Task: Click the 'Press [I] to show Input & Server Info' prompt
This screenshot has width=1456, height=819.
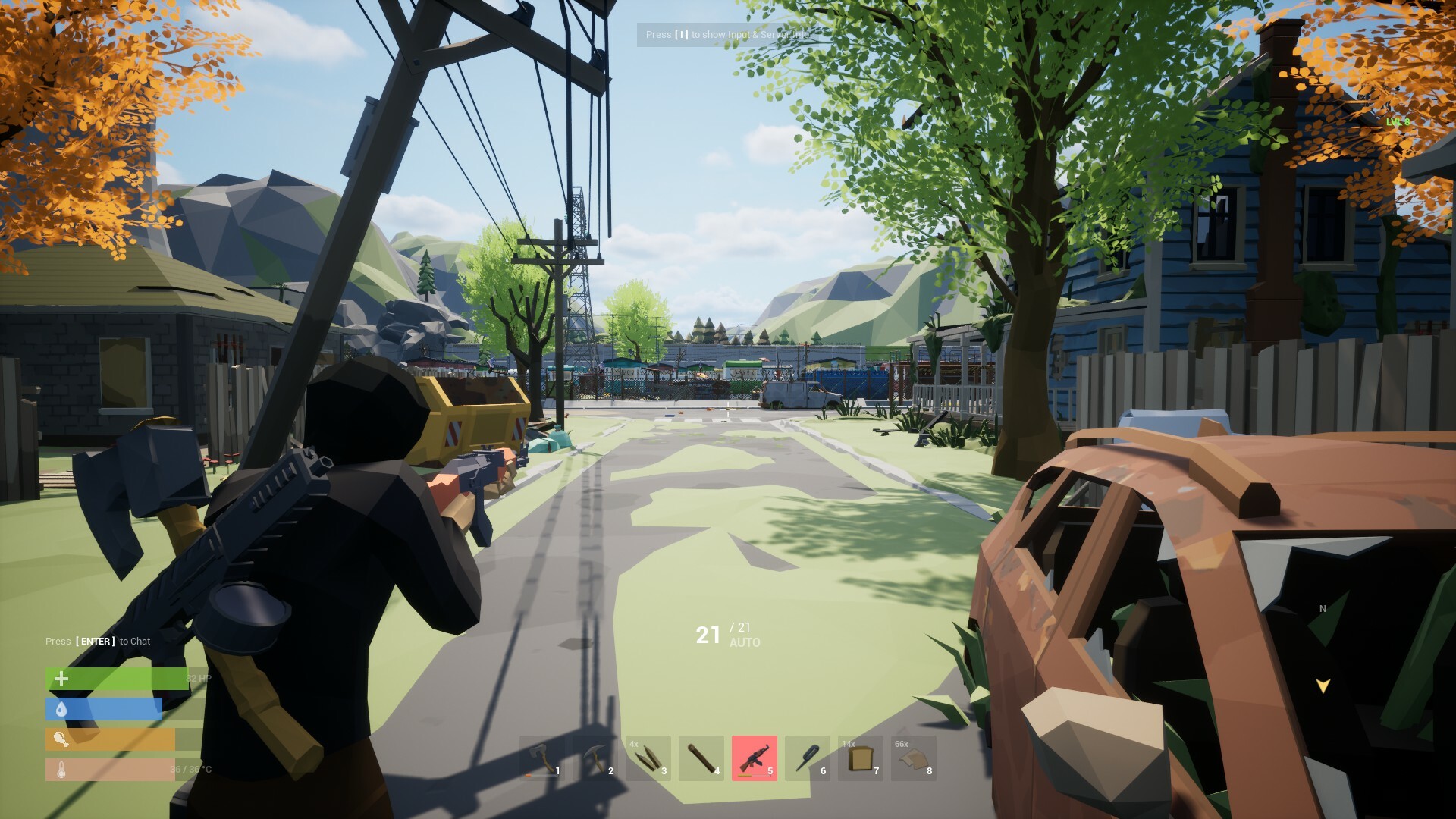Action: pos(727,35)
